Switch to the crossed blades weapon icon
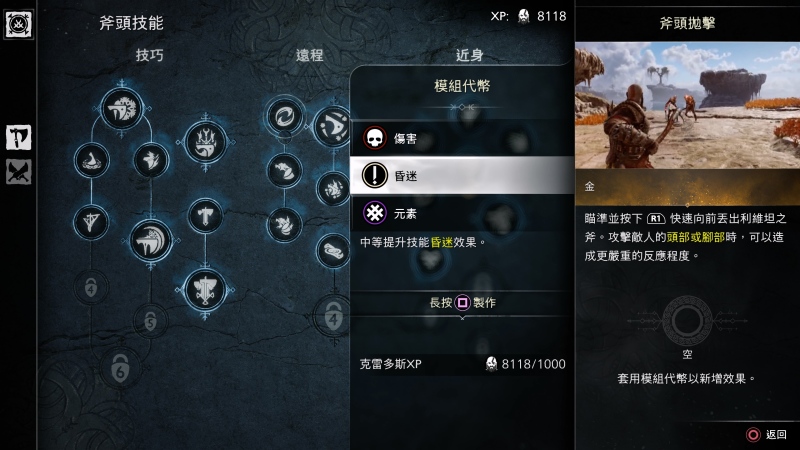800x450 pixels. tap(18, 172)
